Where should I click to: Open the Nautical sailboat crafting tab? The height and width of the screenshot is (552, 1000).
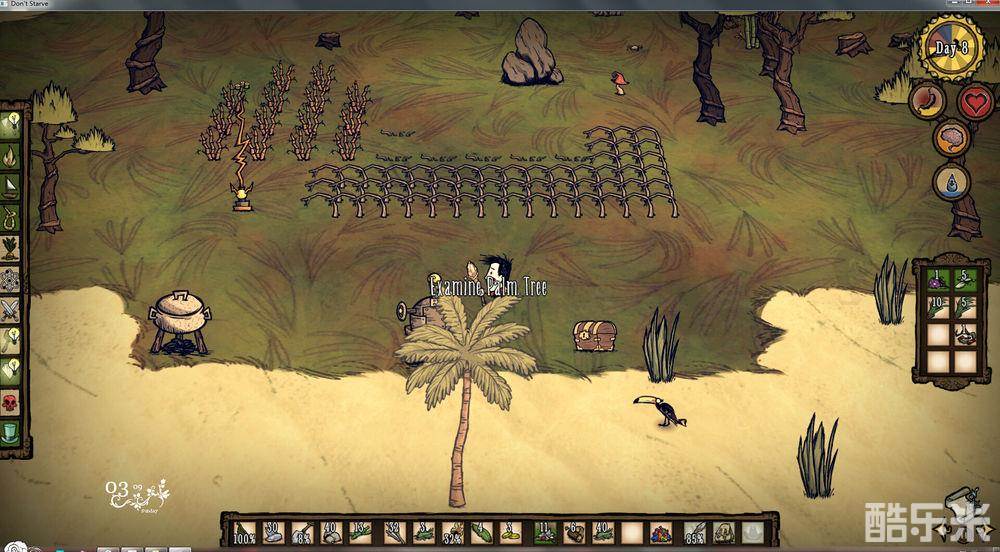[x=12, y=187]
